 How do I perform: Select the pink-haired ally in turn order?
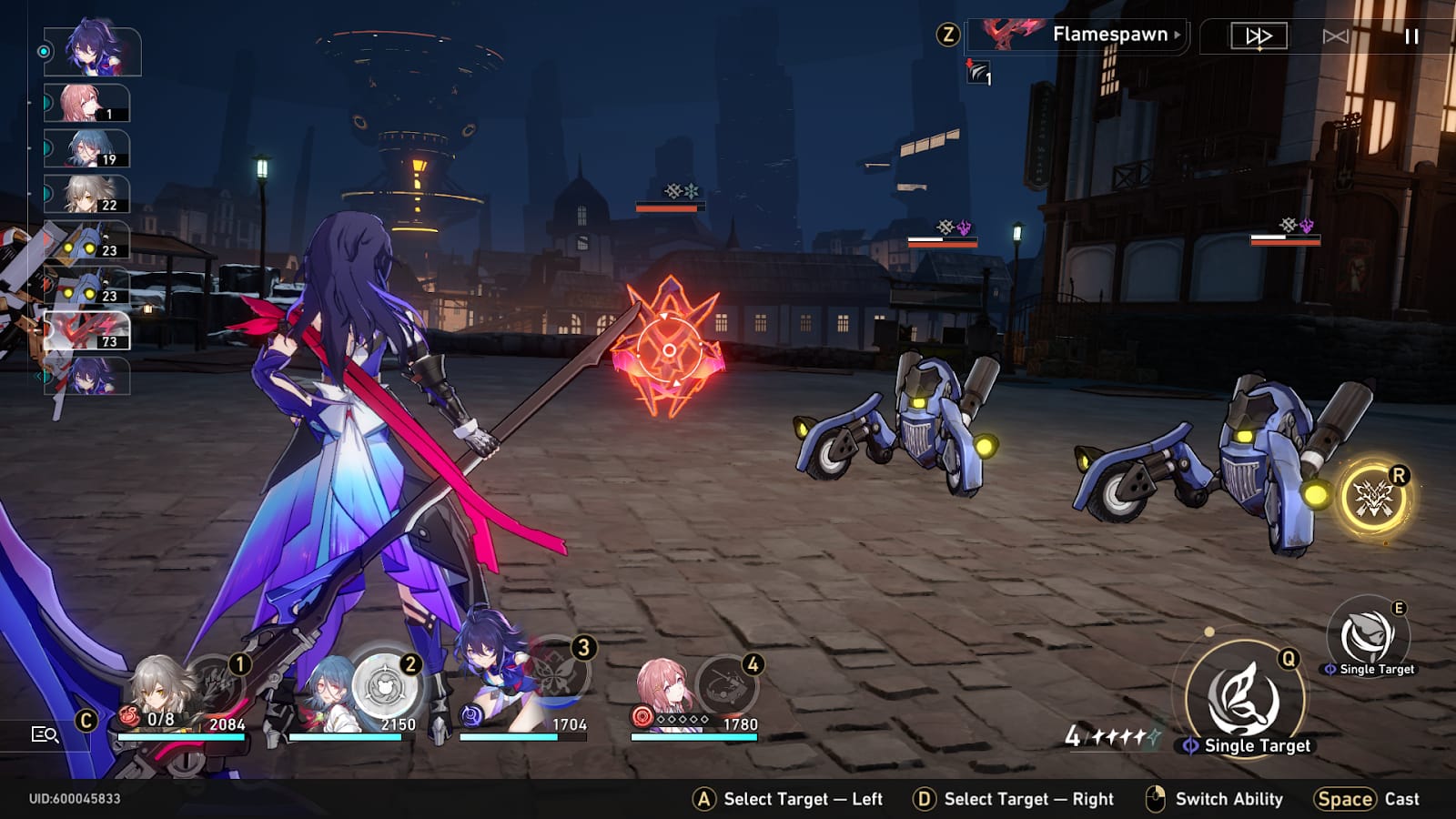coord(87,104)
